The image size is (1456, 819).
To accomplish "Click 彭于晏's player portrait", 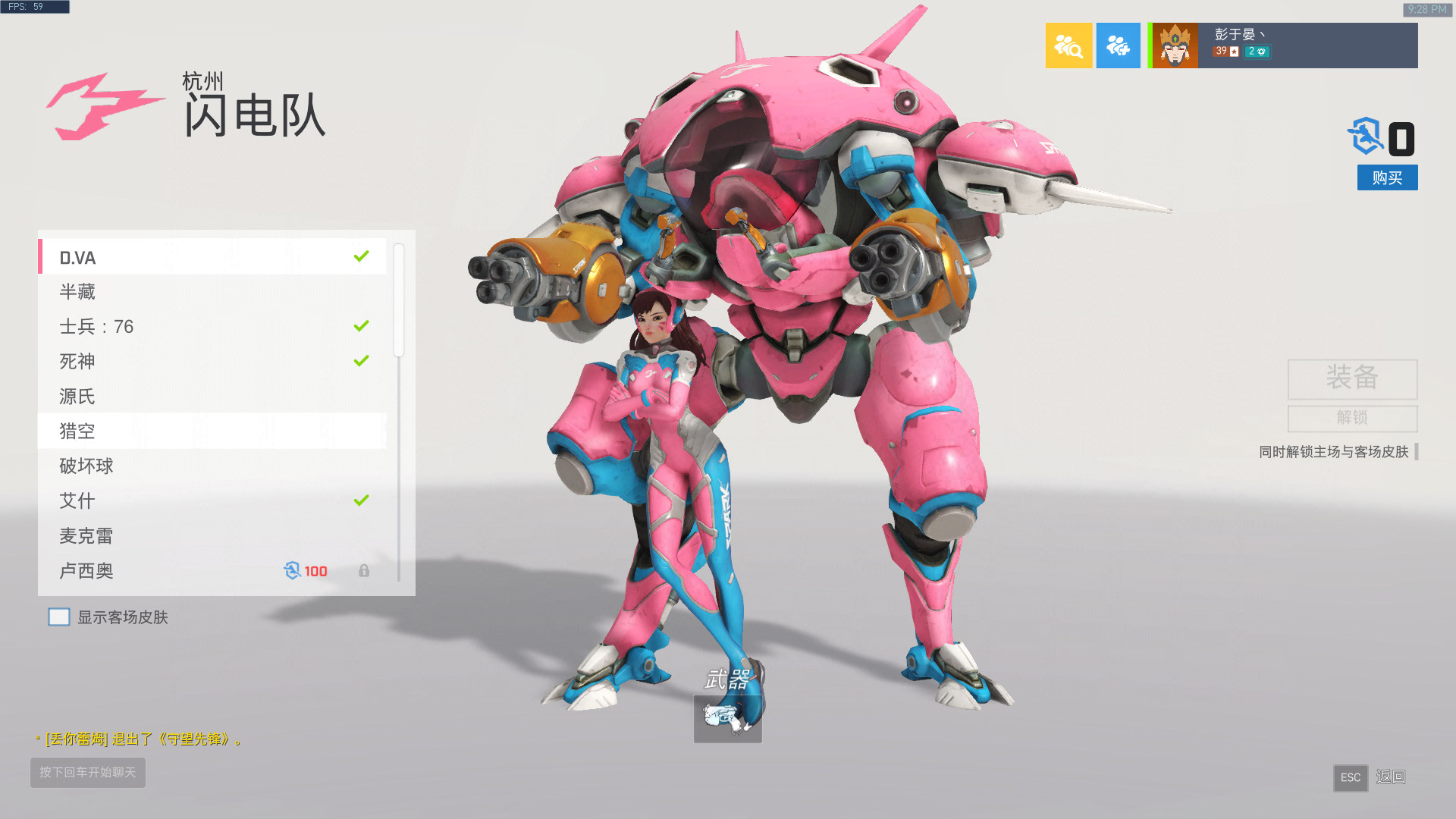I will click(1174, 45).
